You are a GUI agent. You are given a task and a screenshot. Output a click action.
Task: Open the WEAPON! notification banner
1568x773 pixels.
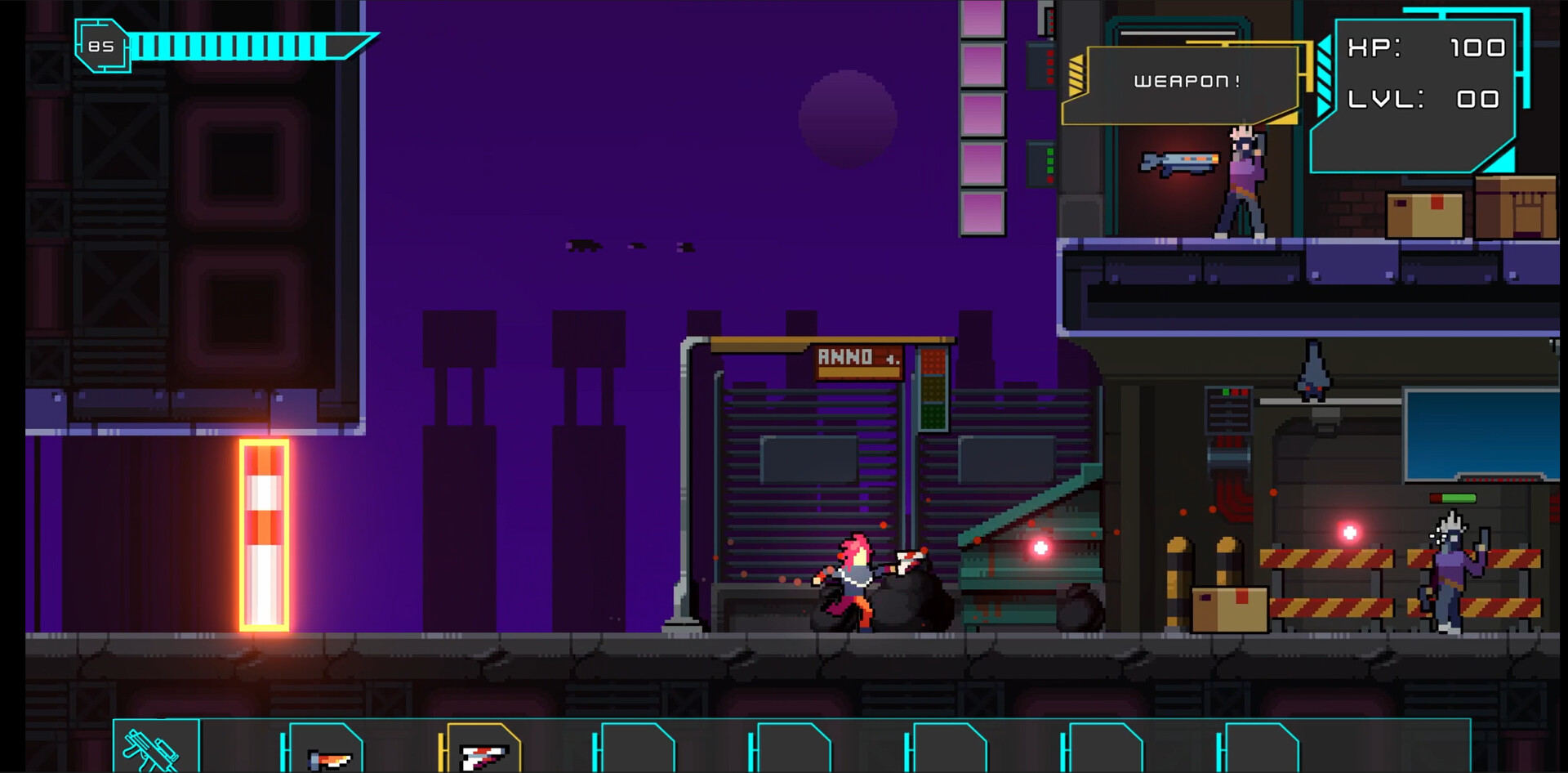[x=1188, y=80]
